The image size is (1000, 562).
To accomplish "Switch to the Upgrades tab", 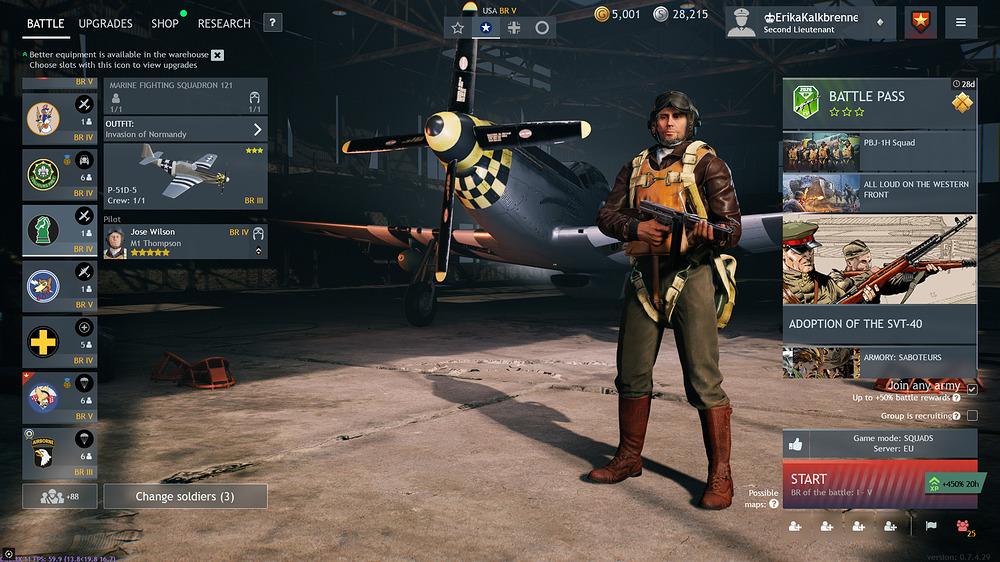I will point(105,23).
